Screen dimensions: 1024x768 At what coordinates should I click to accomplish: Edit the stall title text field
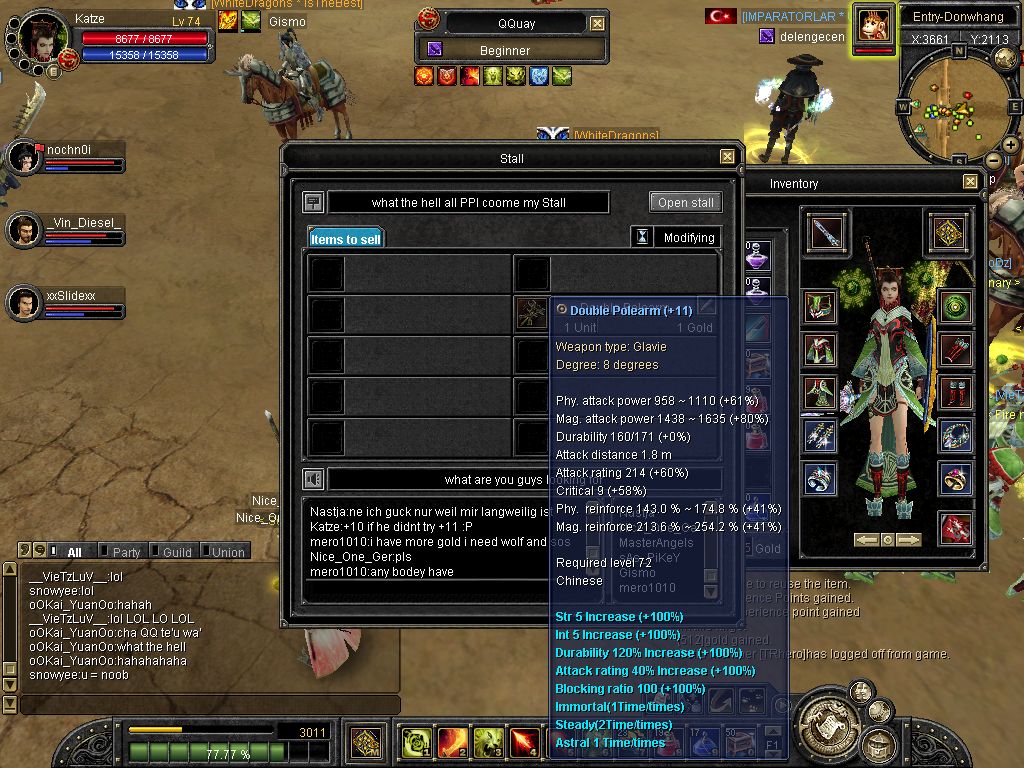click(x=468, y=202)
